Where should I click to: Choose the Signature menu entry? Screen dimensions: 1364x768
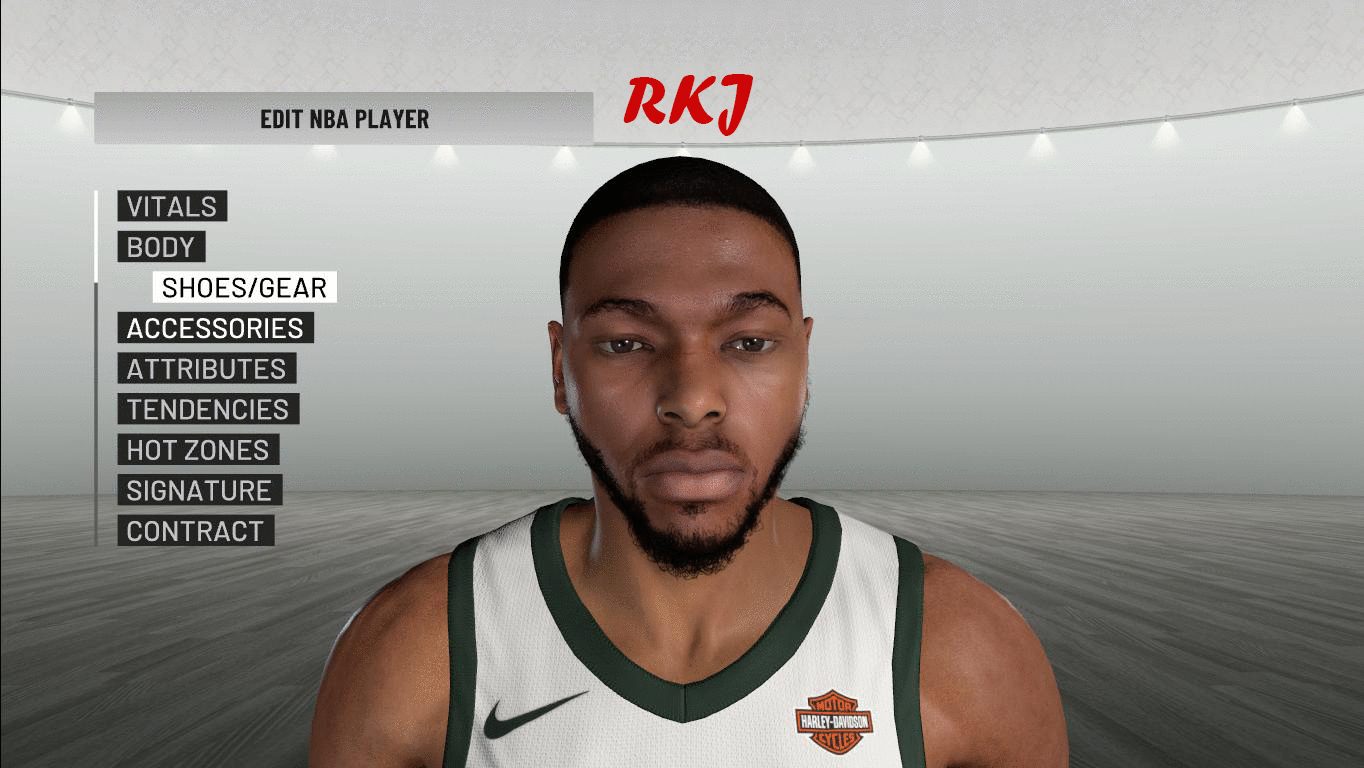[199, 491]
